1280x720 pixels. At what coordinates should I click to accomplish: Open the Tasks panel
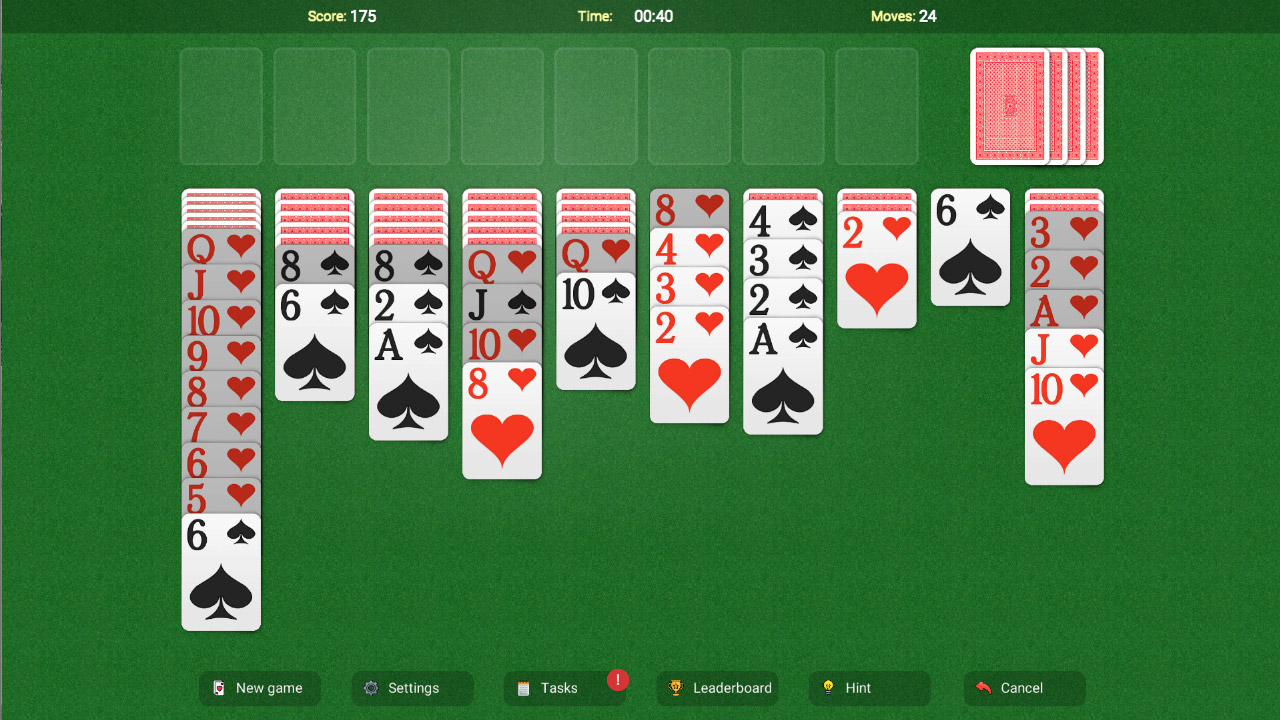[x=565, y=688]
